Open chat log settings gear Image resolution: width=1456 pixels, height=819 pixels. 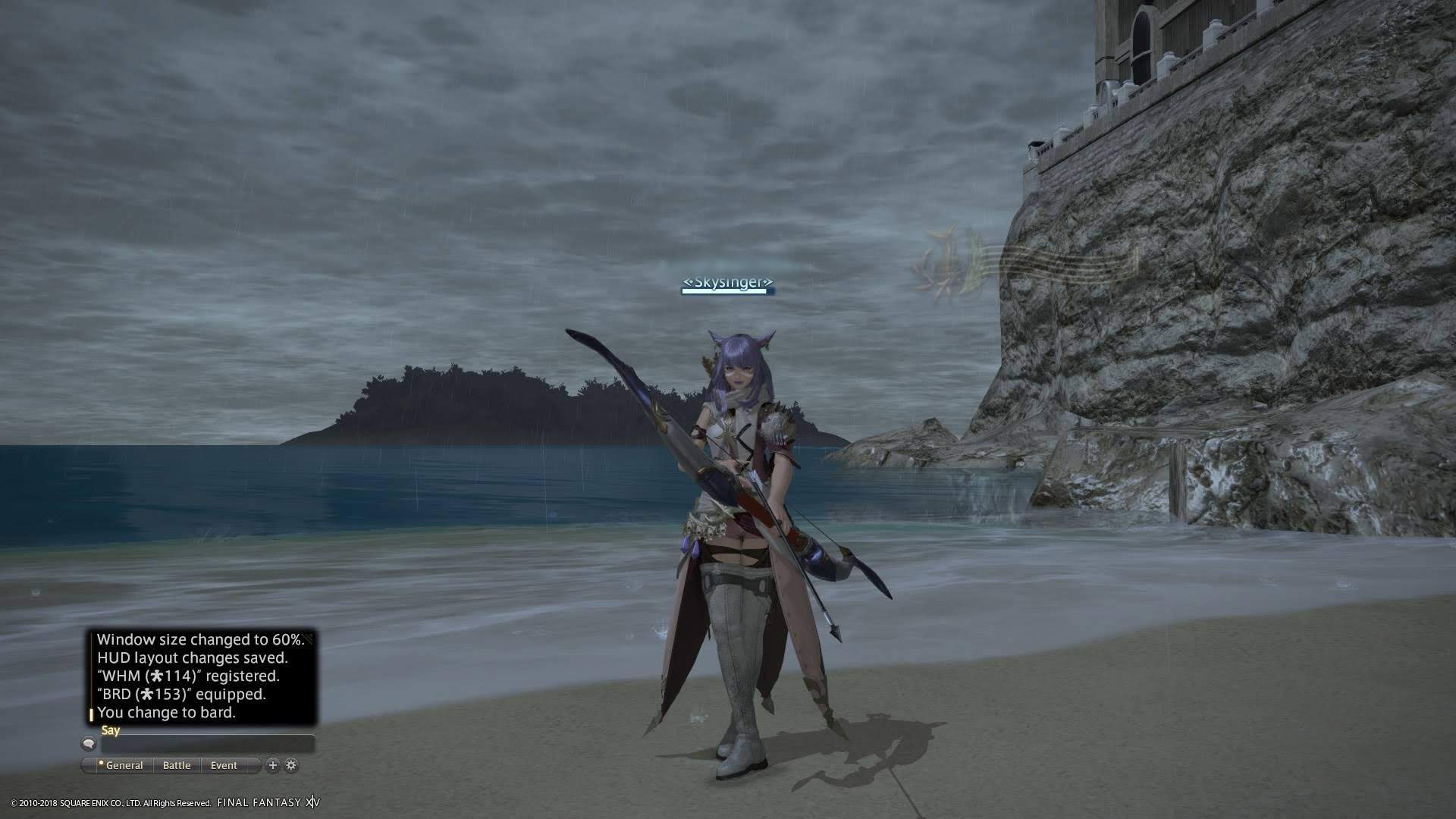(x=291, y=765)
